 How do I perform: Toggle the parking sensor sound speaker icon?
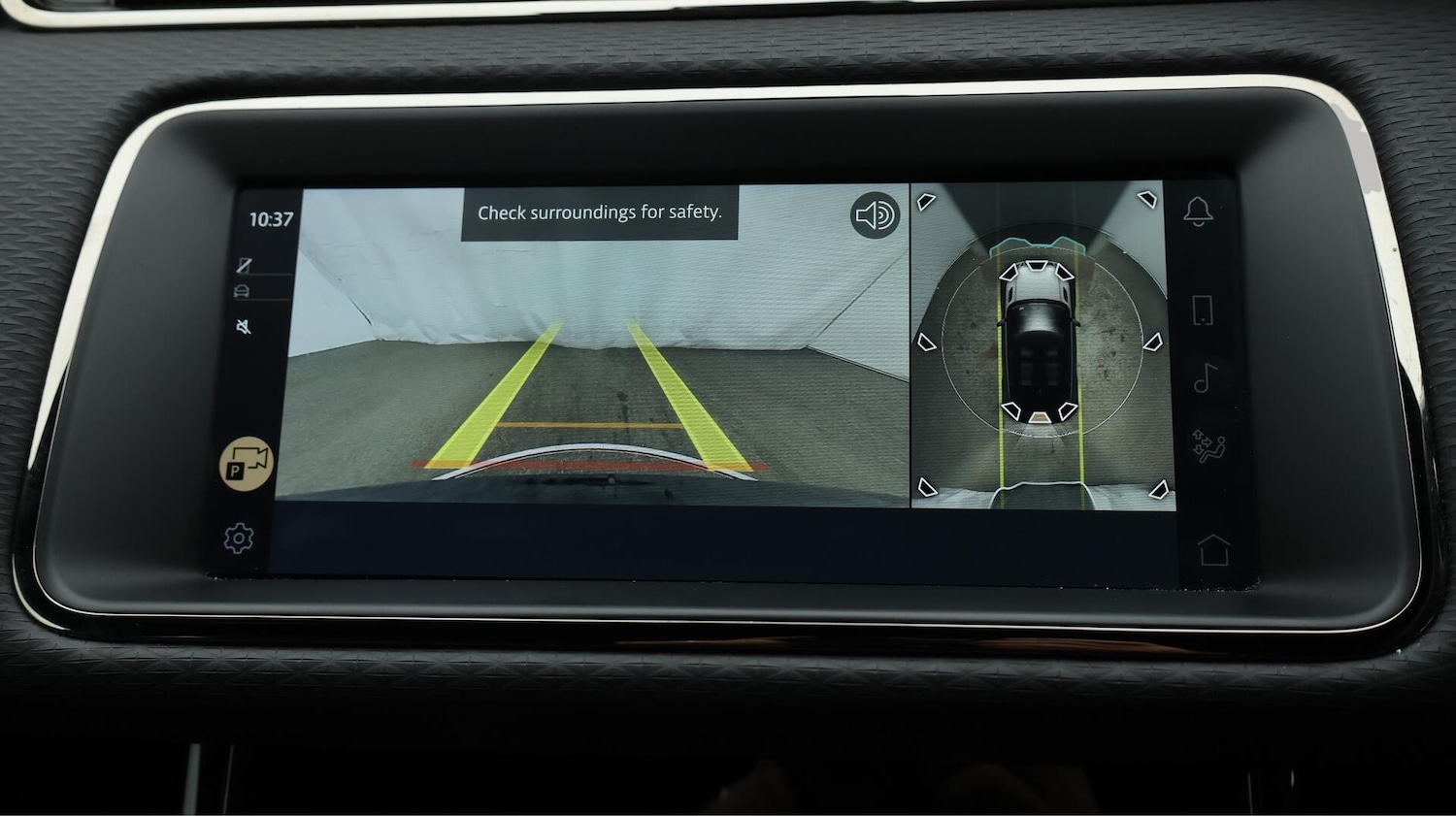pyautogui.click(x=875, y=214)
